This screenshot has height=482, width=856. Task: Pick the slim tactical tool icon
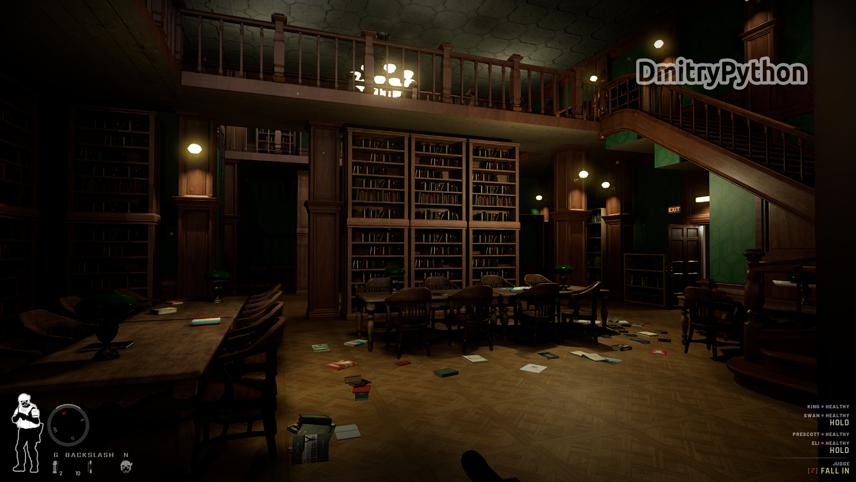click(89, 467)
